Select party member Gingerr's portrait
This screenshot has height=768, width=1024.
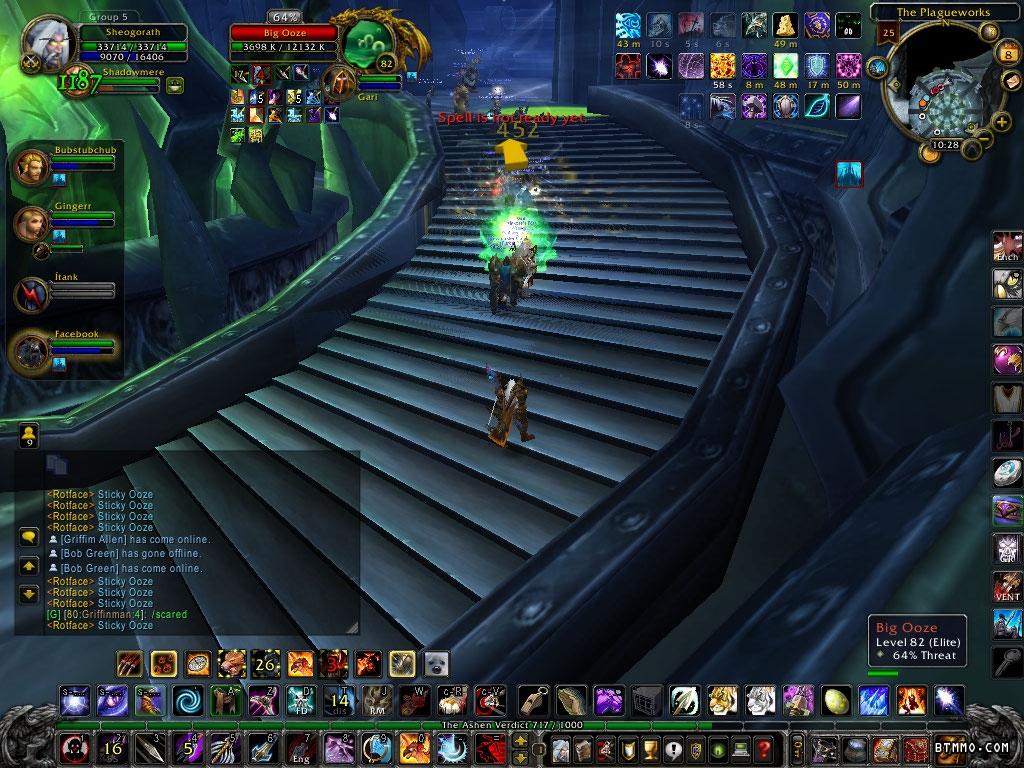[29, 222]
